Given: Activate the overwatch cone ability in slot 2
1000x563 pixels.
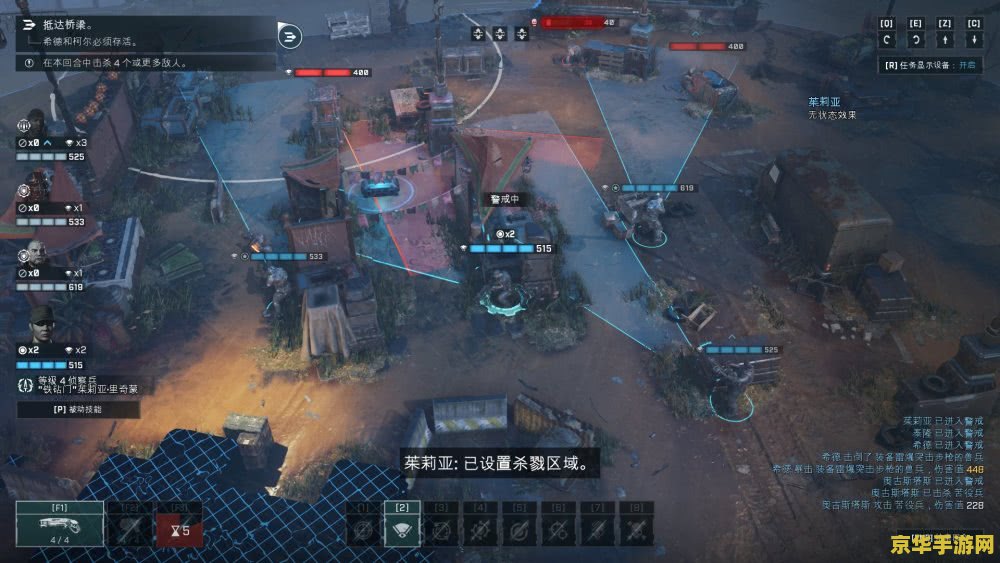Looking at the screenshot, I should click(x=402, y=527).
